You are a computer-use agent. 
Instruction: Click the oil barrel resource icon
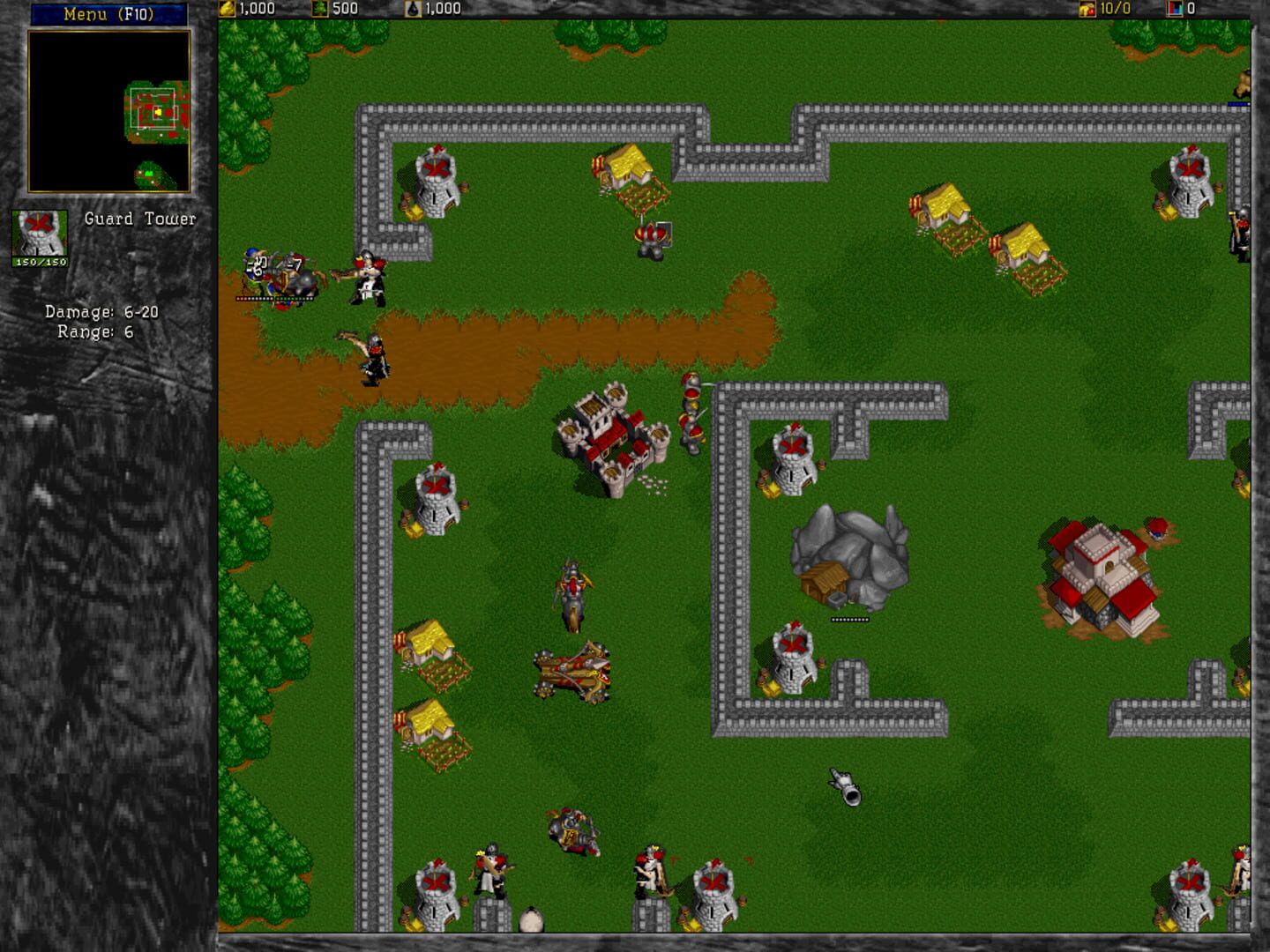(413, 9)
